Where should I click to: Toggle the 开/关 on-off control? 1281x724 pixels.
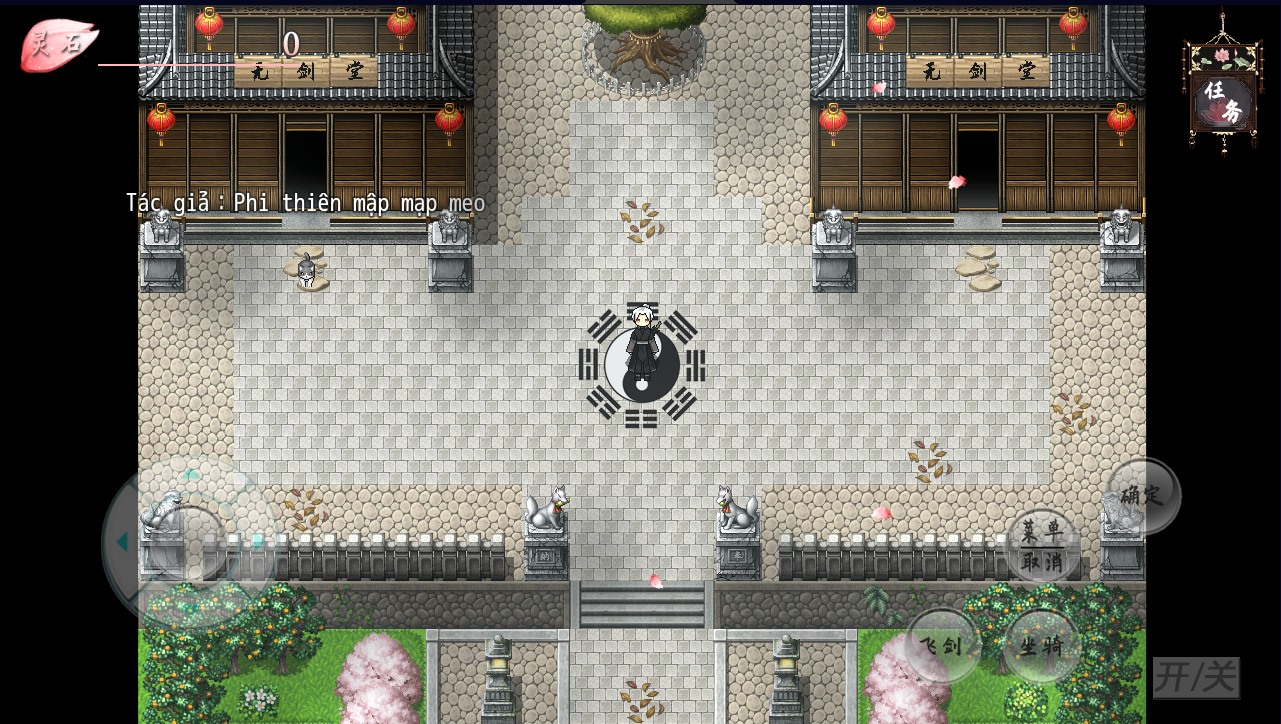click(x=1196, y=677)
